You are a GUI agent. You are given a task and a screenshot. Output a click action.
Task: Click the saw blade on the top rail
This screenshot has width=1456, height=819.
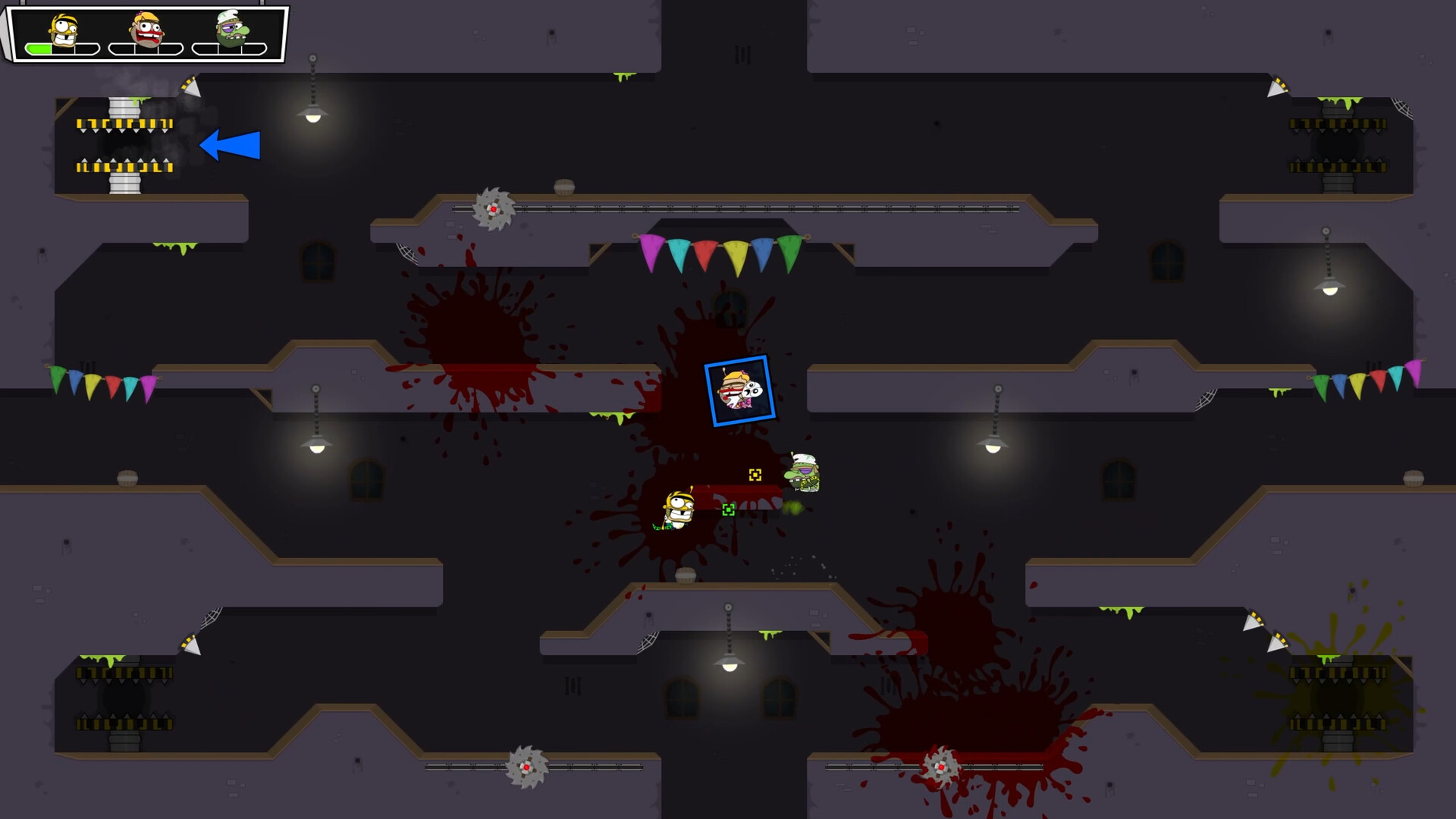point(494,210)
